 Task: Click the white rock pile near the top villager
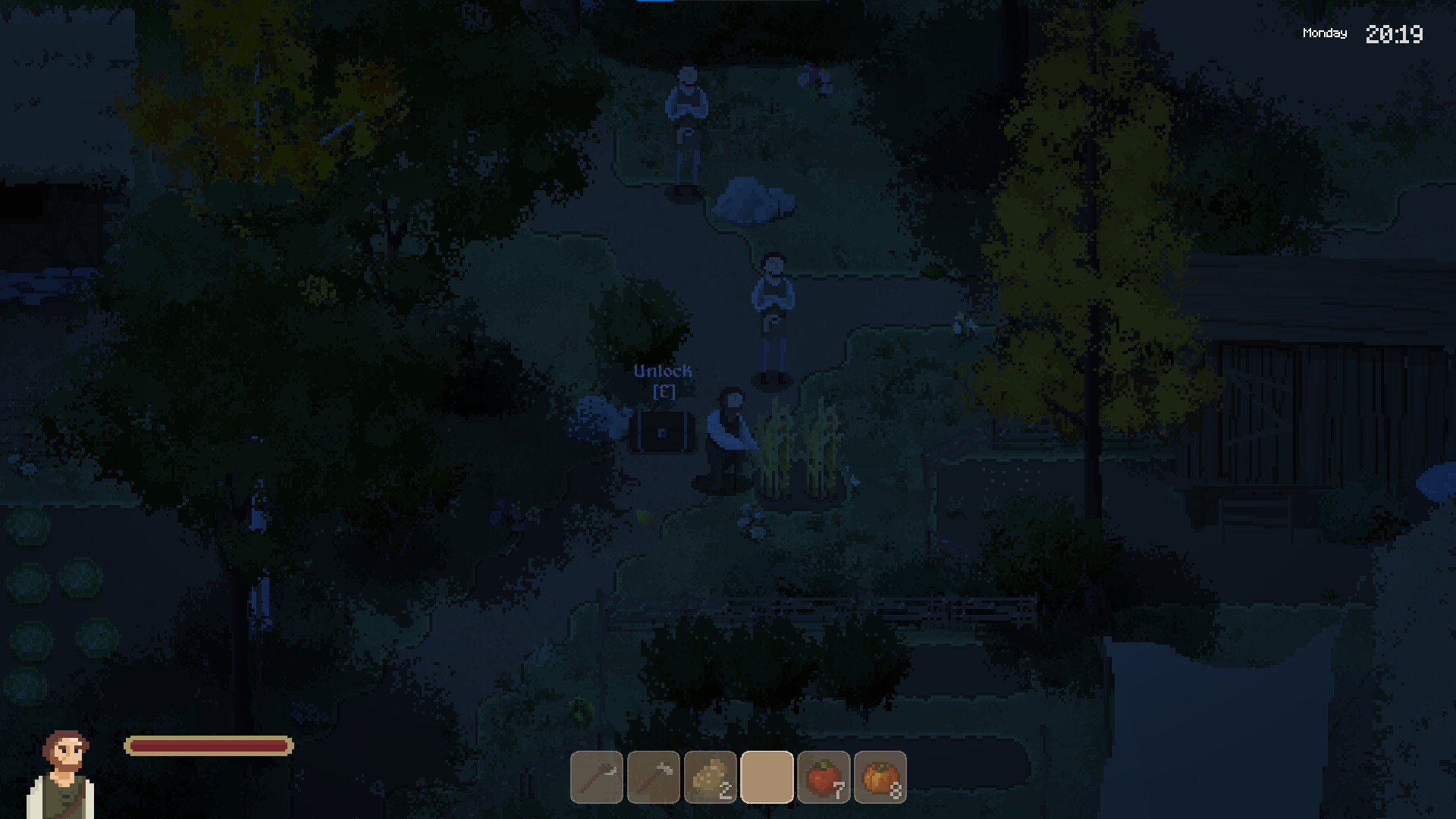[x=751, y=201]
